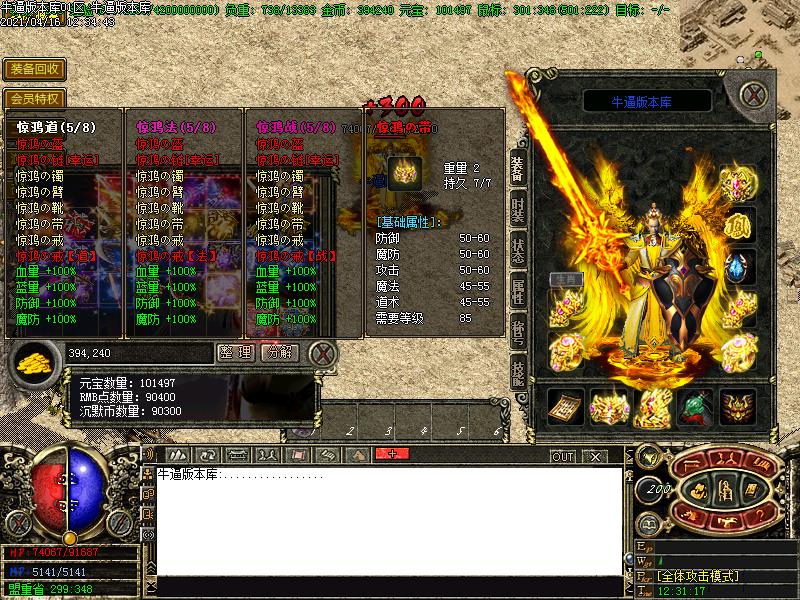Switch to the 装备 equipment tab
Image resolution: width=800 pixels, height=600 pixels.
pyautogui.click(x=517, y=167)
